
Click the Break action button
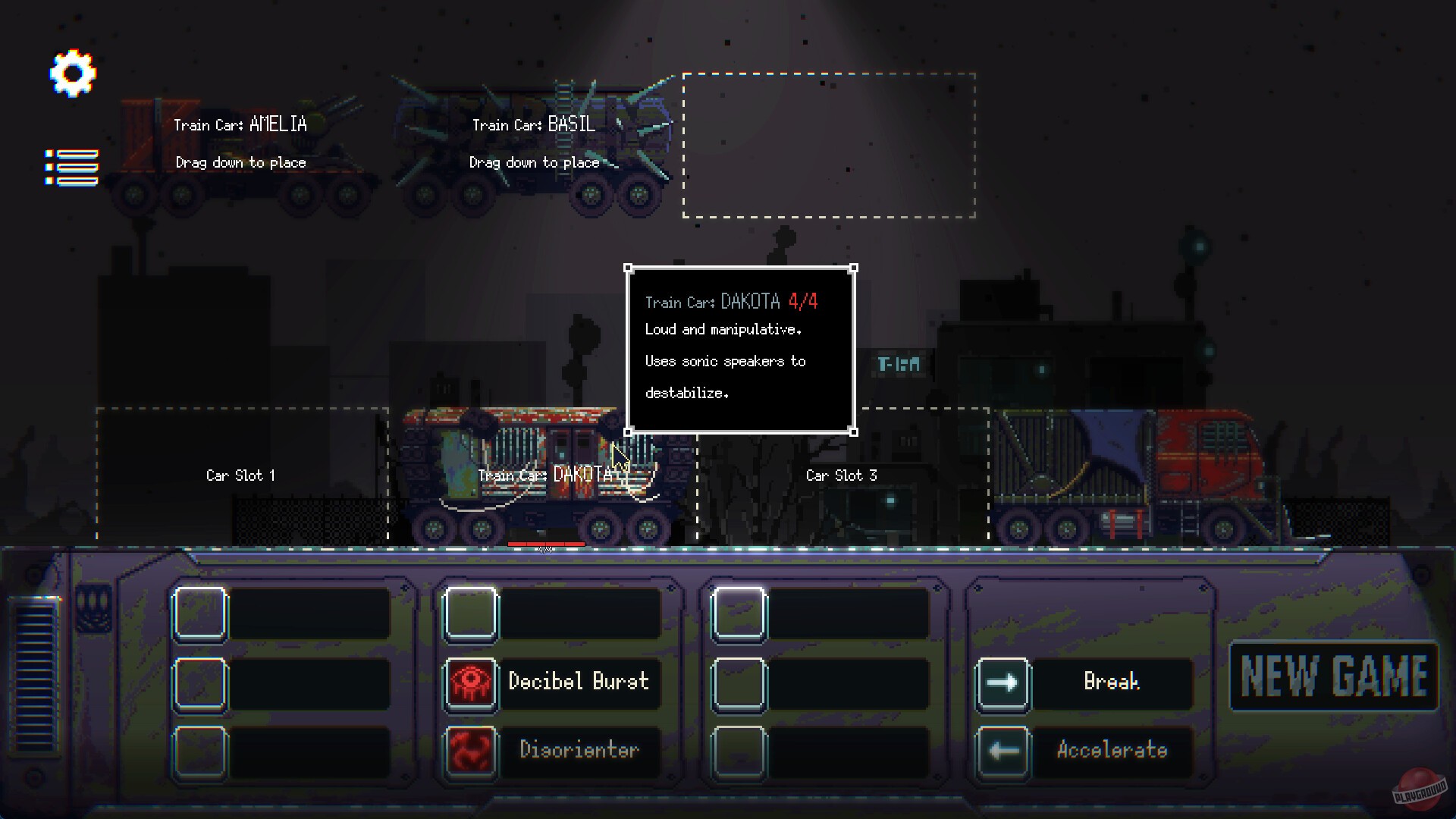pos(1112,682)
